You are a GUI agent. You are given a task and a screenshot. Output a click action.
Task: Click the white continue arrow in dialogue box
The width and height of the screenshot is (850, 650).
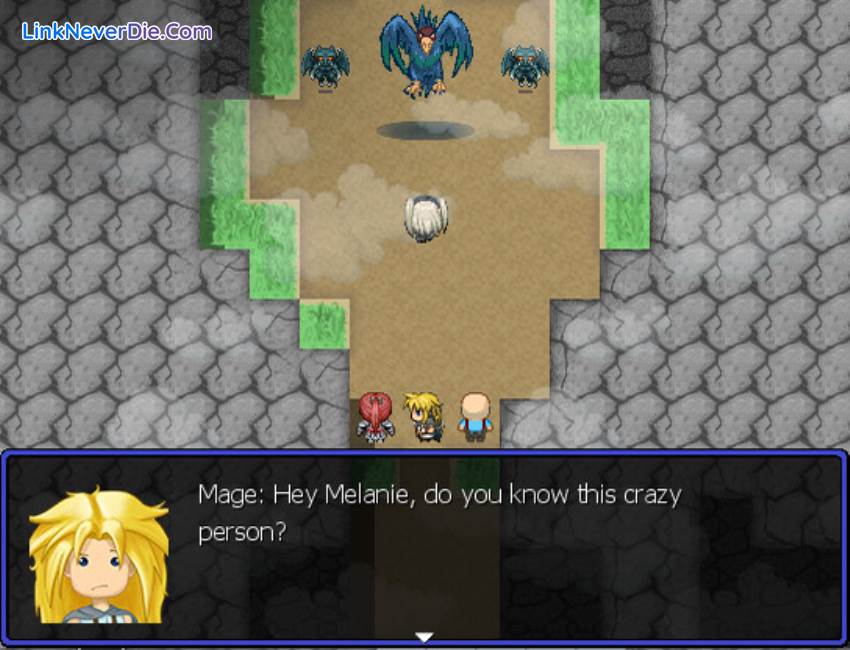(x=424, y=636)
